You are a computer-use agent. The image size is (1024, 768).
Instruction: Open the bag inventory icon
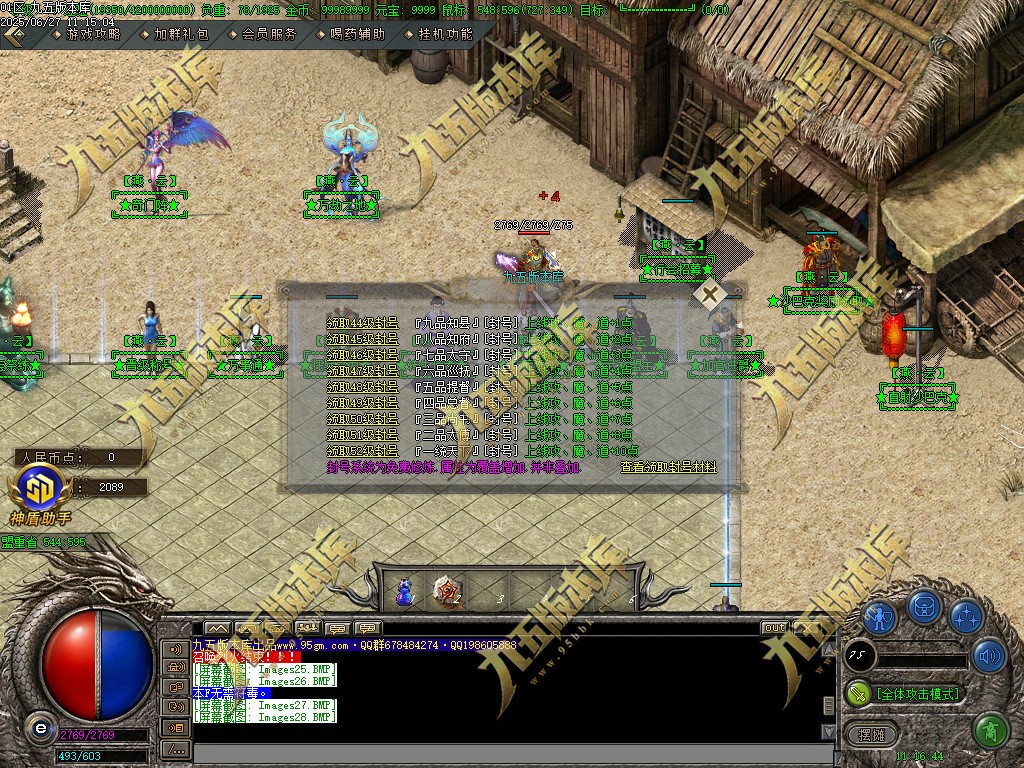(924, 608)
